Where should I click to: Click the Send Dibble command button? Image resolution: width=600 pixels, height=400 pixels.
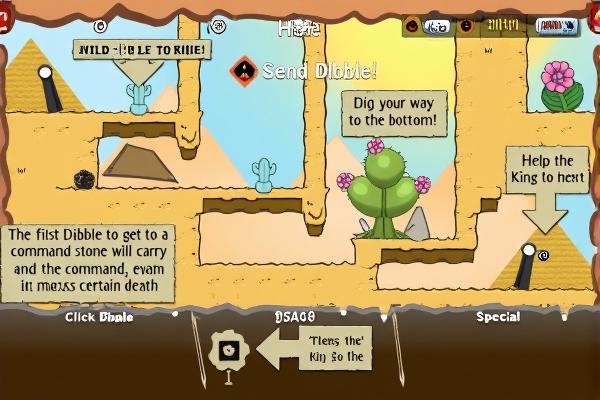243,71
